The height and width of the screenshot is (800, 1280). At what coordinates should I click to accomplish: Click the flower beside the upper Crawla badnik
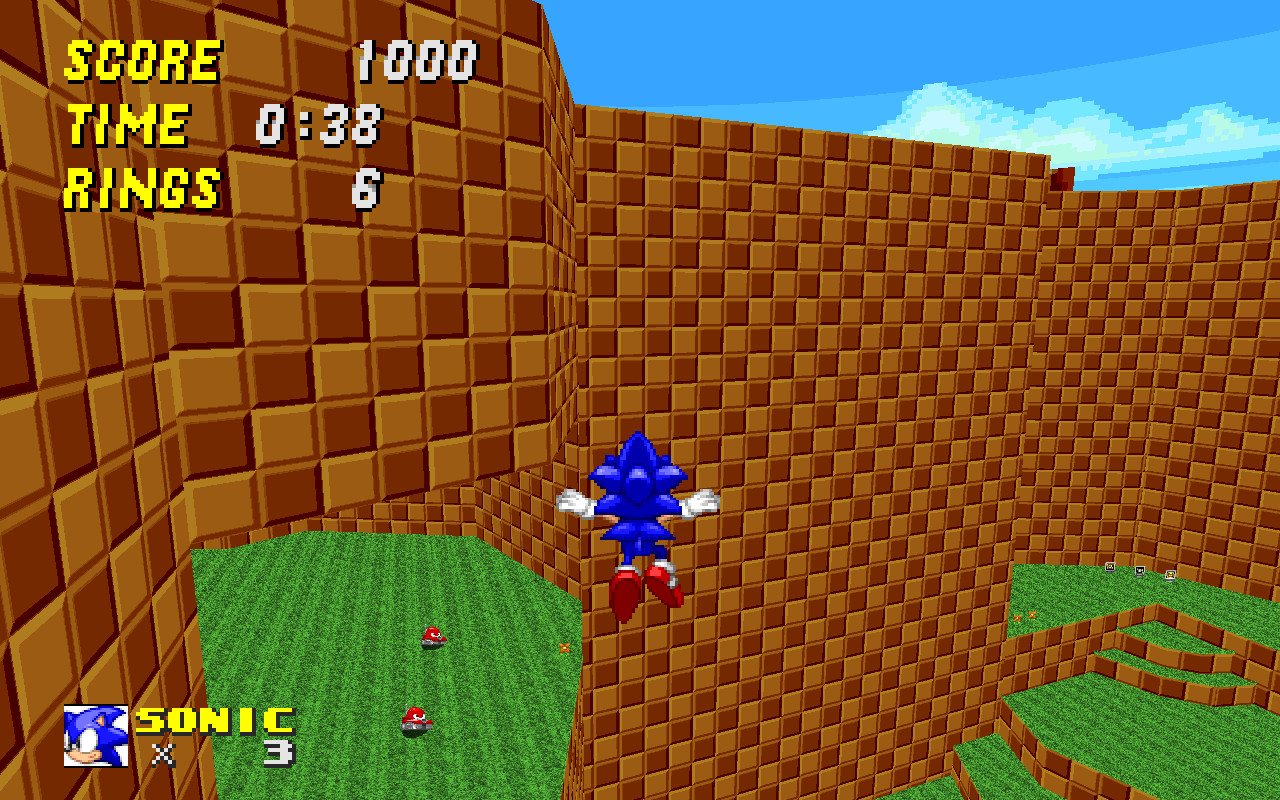coord(564,647)
